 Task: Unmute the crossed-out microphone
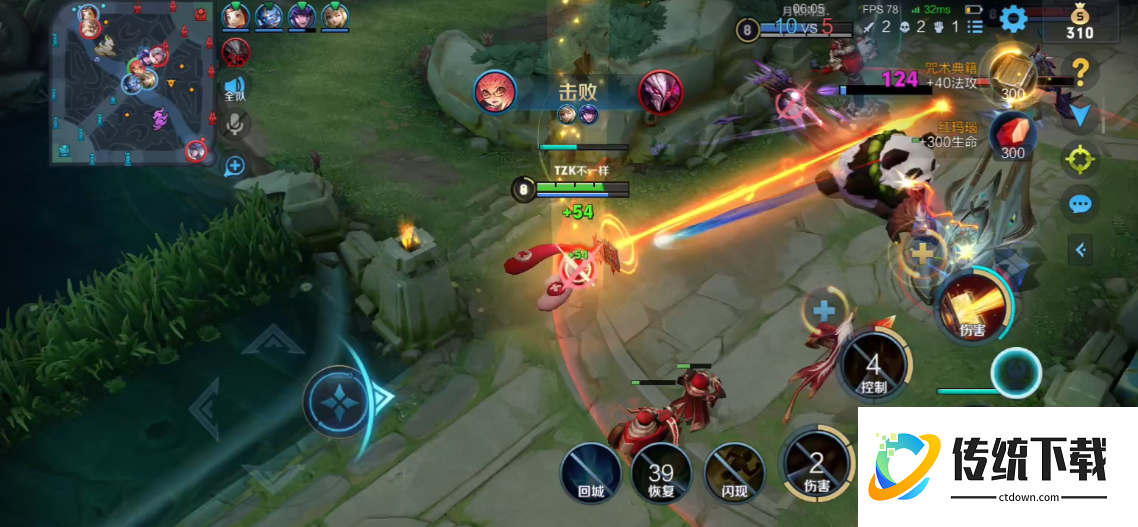tap(236, 124)
